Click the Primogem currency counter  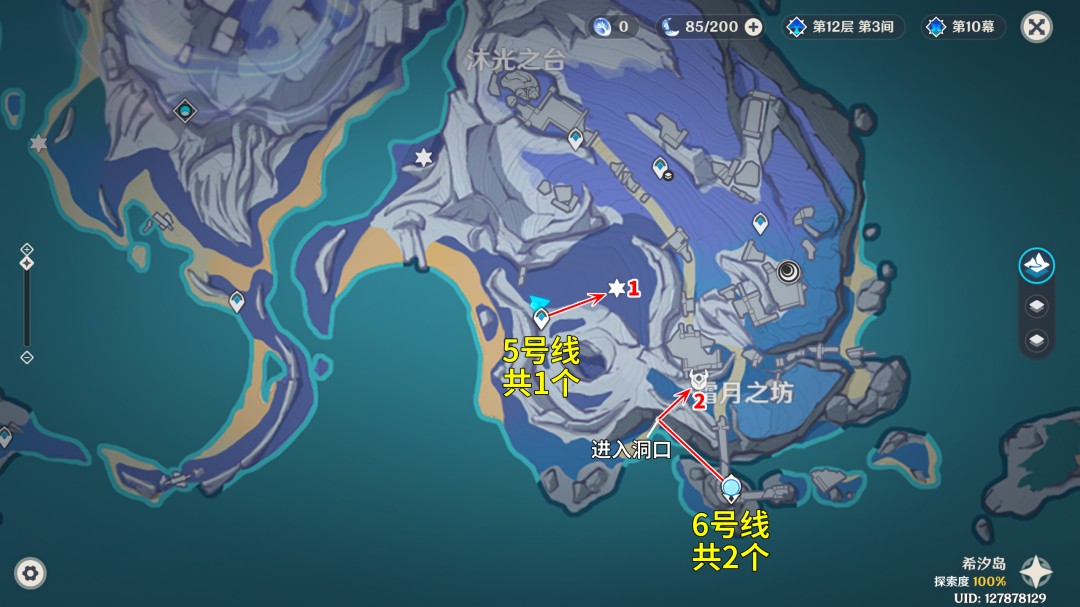[613, 27]
